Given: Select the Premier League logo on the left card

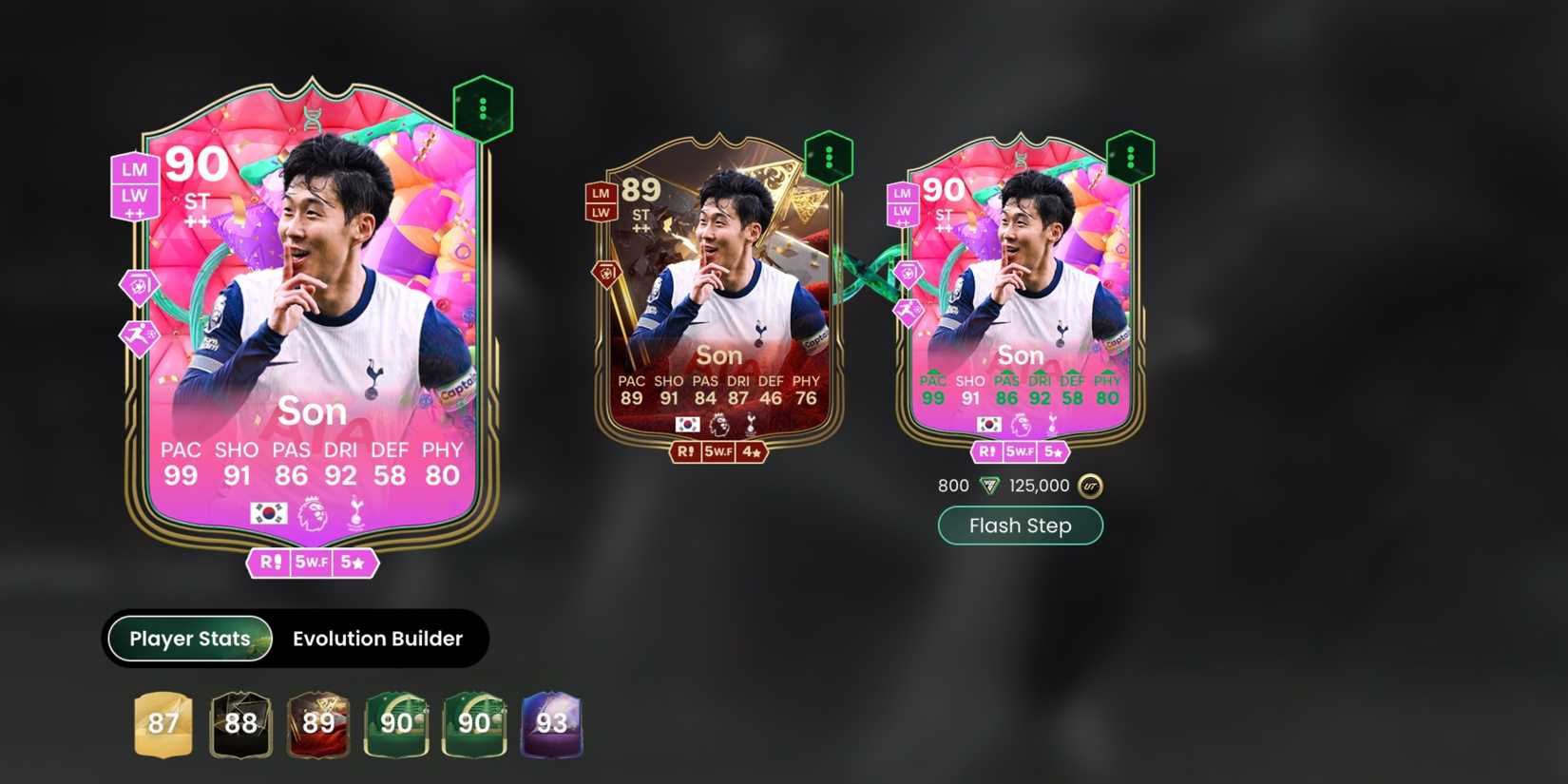Looking at the screenshot, I should coord(314,511).
